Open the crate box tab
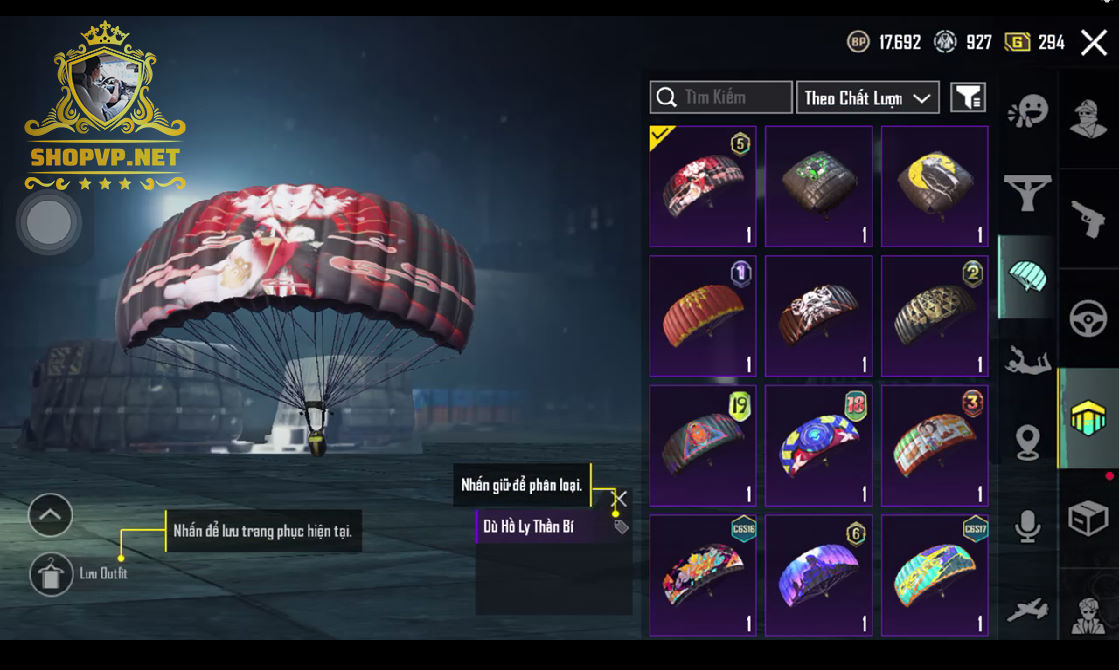This screenshot has height=670, width=1119. click(1088, 518)
